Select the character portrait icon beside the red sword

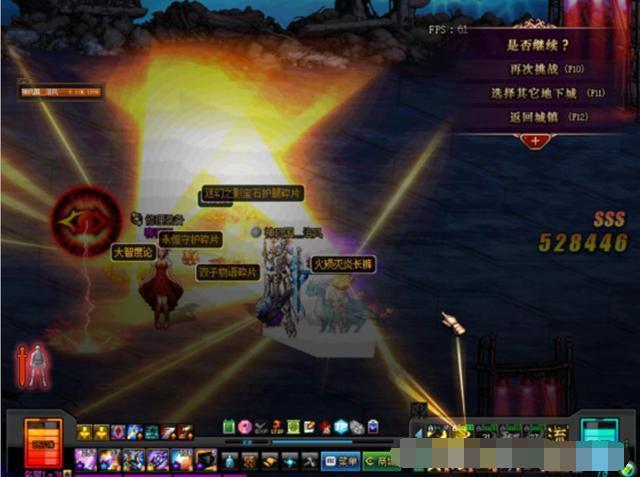38,367
